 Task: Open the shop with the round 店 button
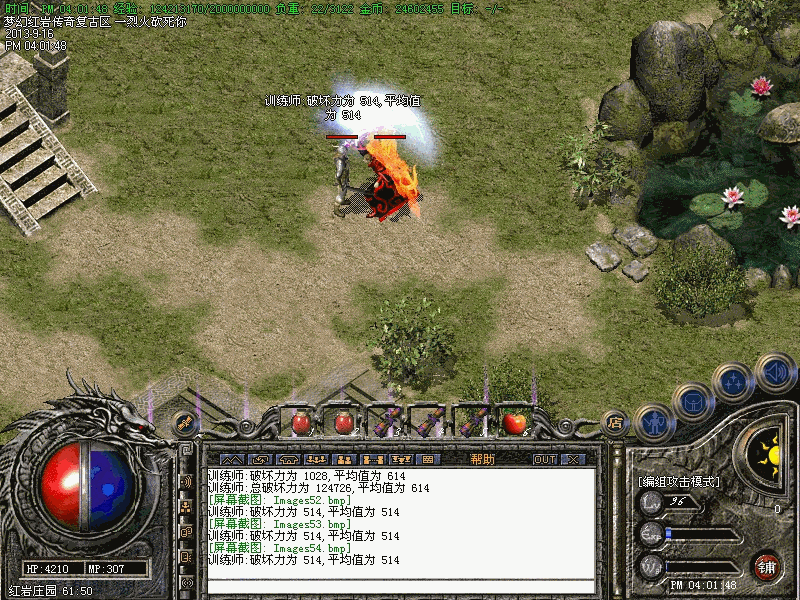coord(615,422)
